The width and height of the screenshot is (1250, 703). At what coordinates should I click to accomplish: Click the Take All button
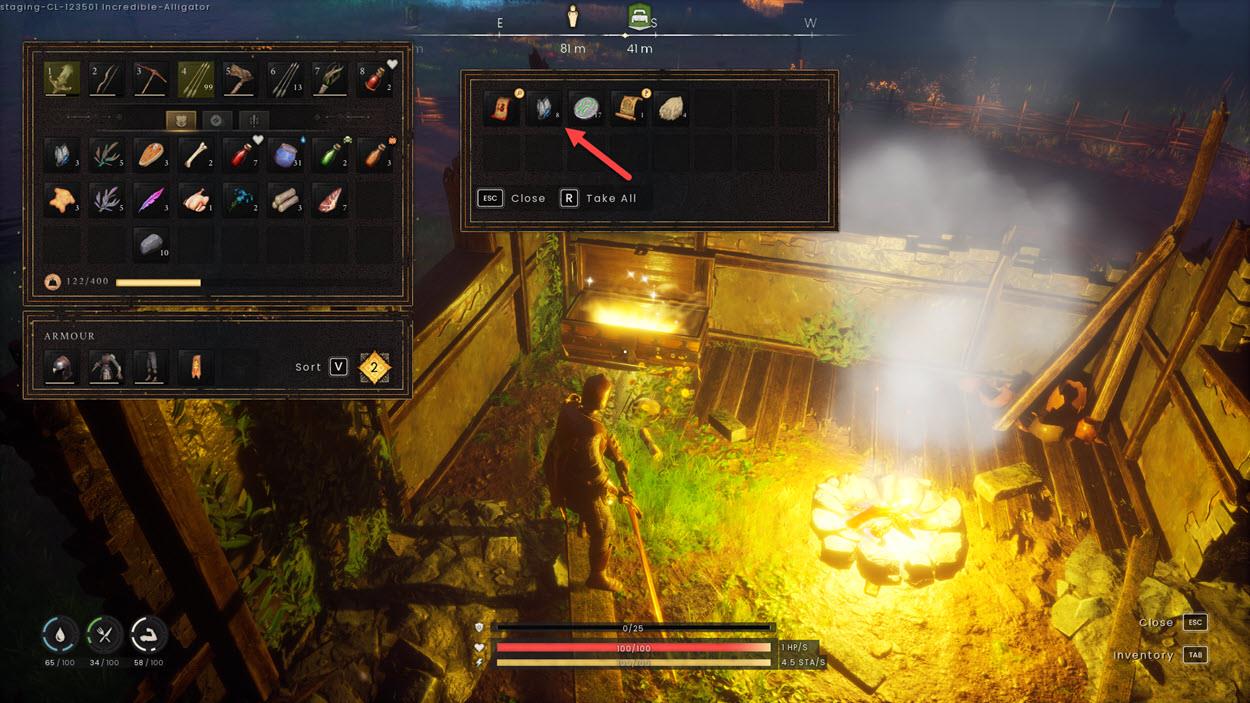click(599, 198)
